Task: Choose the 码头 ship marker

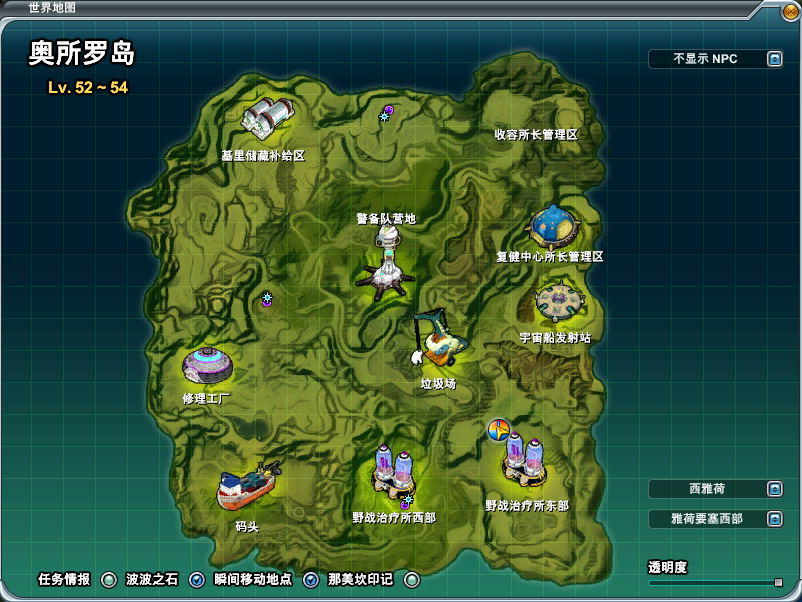Action: click(x=247, y=489)
